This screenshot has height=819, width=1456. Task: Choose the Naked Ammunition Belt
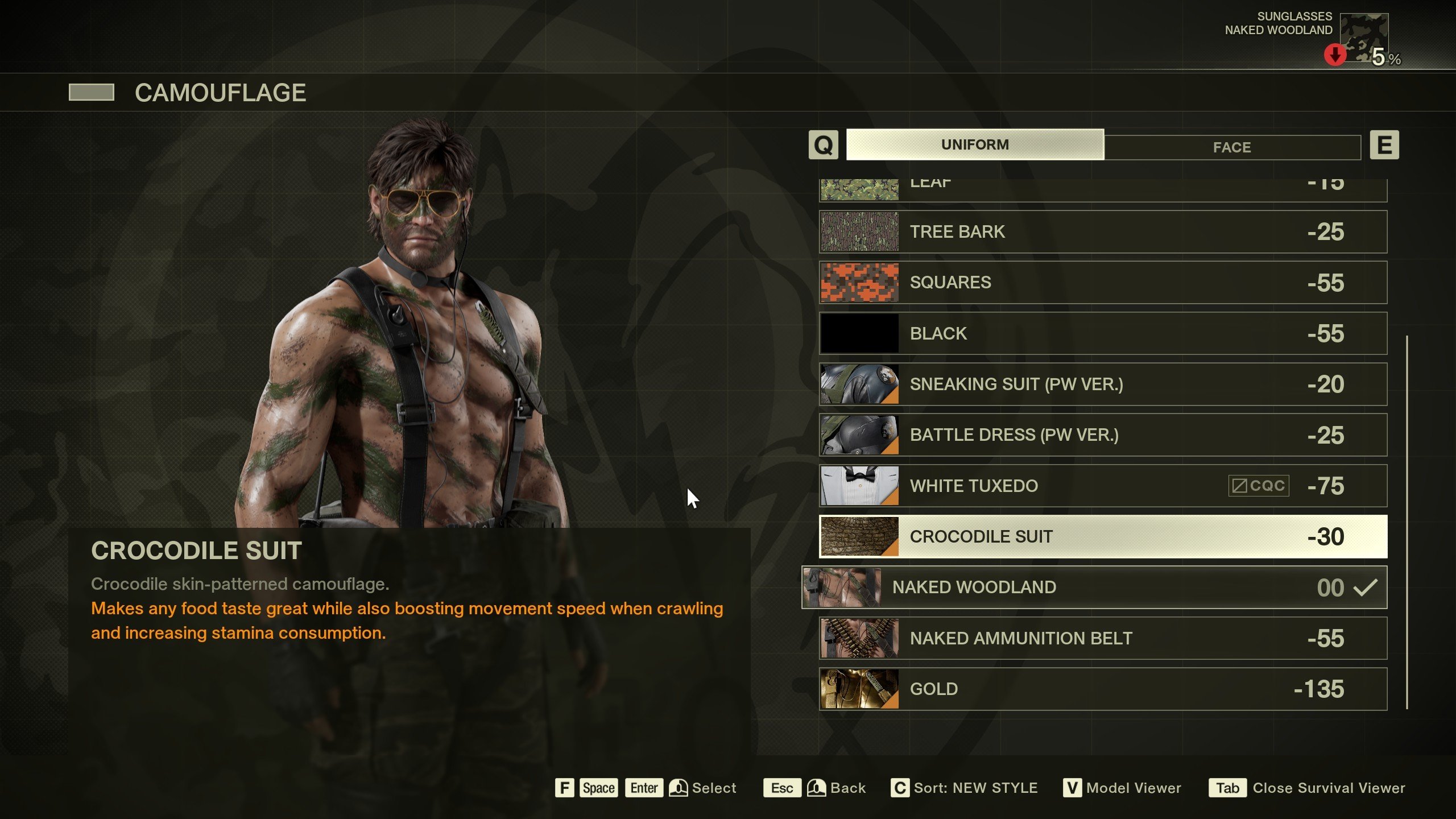[1102, 638]
